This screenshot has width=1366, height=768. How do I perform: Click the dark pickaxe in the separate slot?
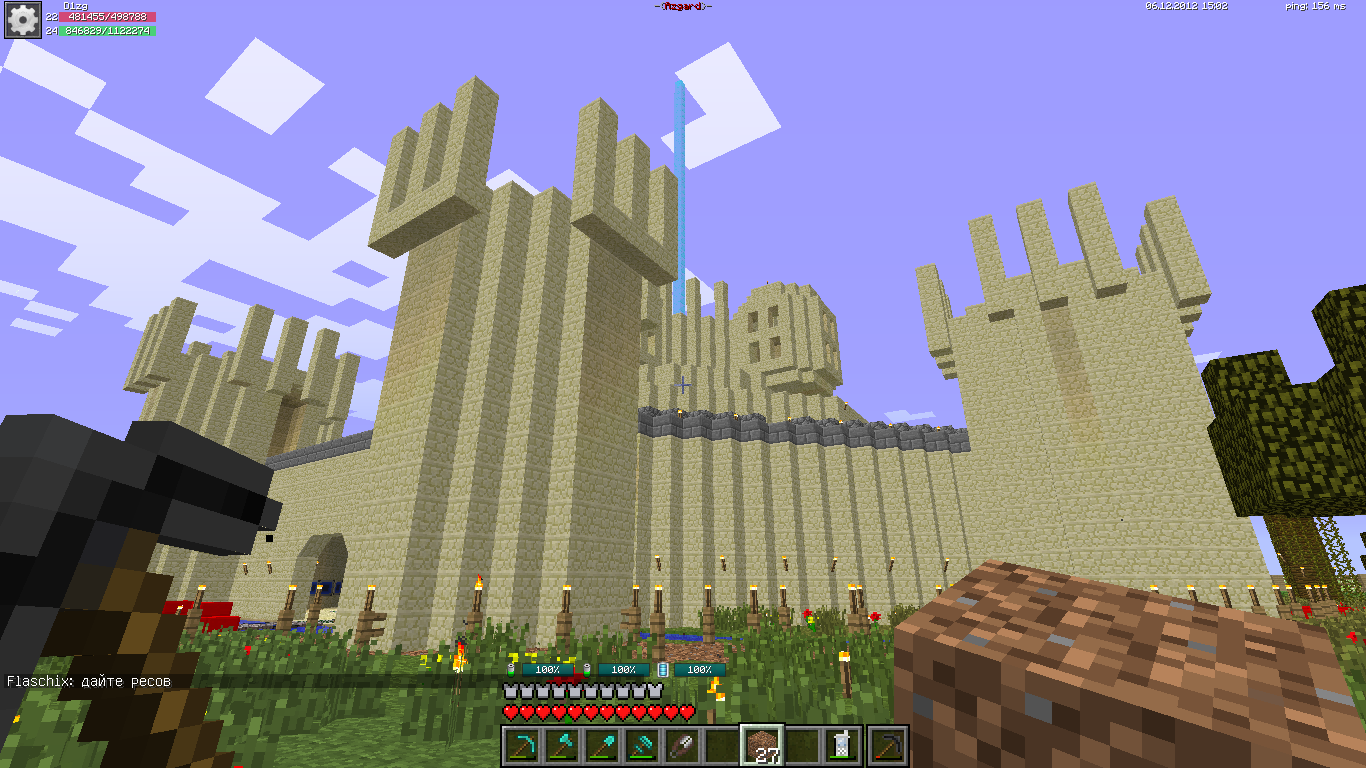pyautogui.click(x=887, y=745)
